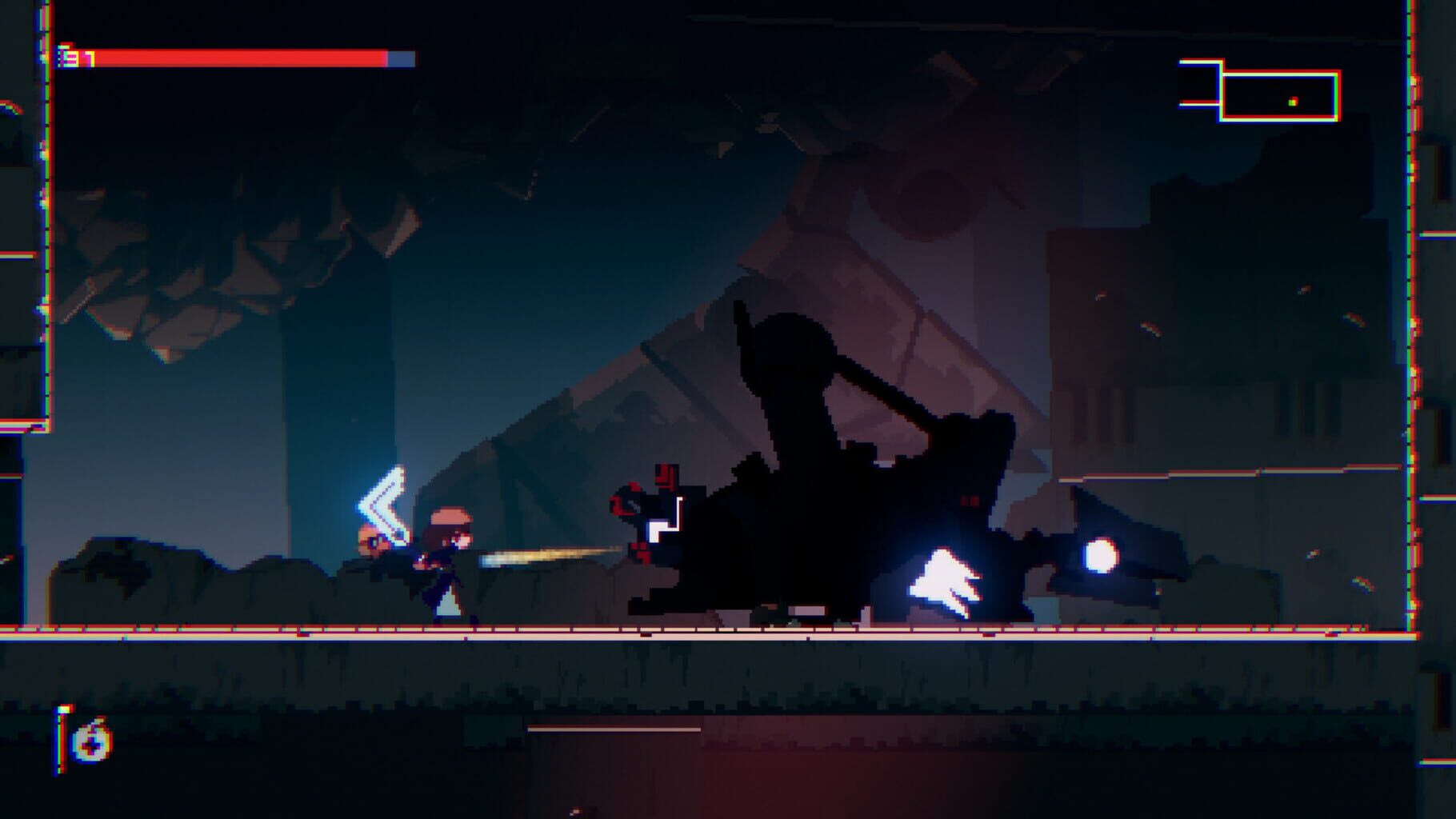Click the red health bar to check HP
Viewport: 1456px width, 819px height.
coord(240,58)
